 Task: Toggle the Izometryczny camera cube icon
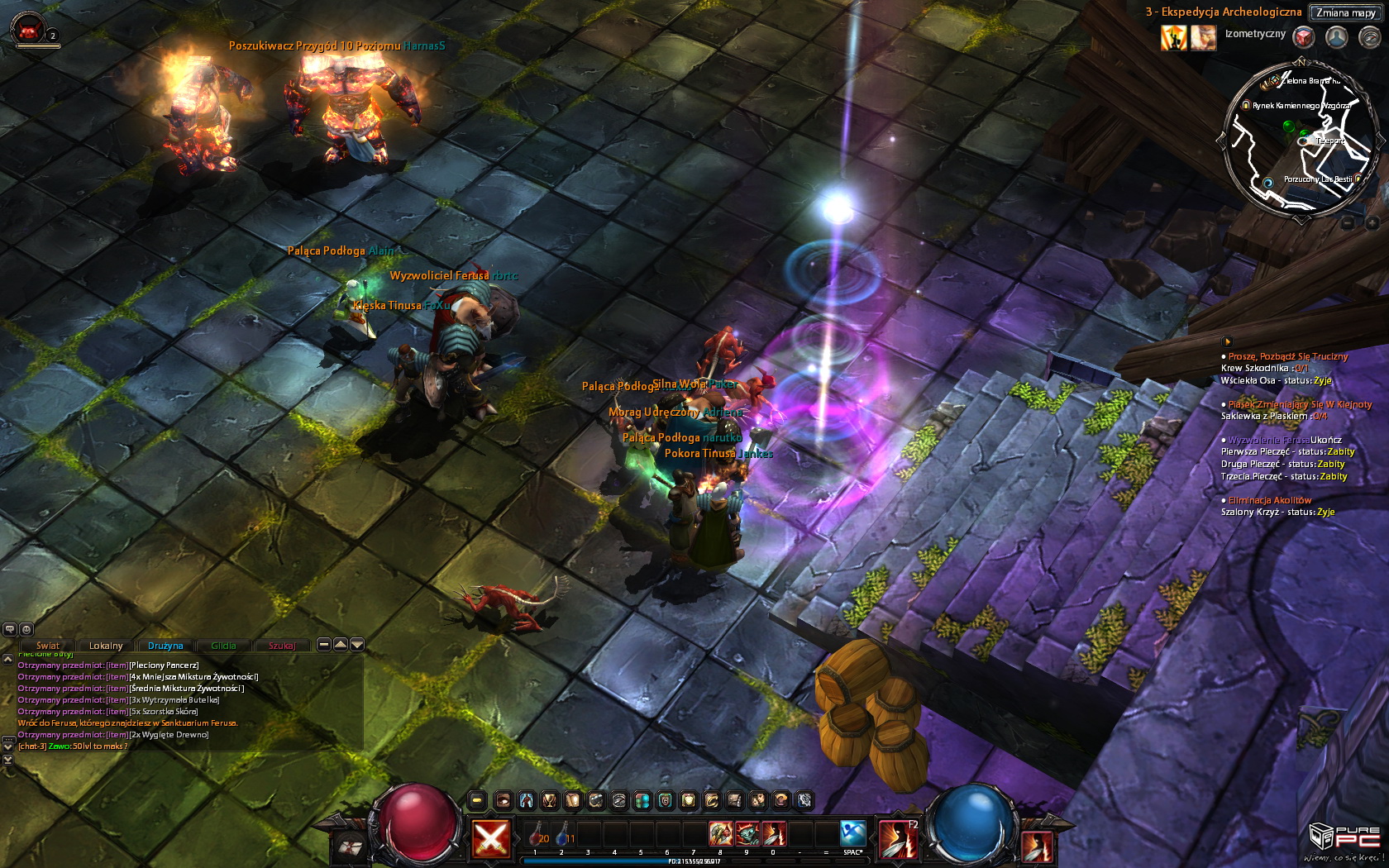pos(1304,37)
